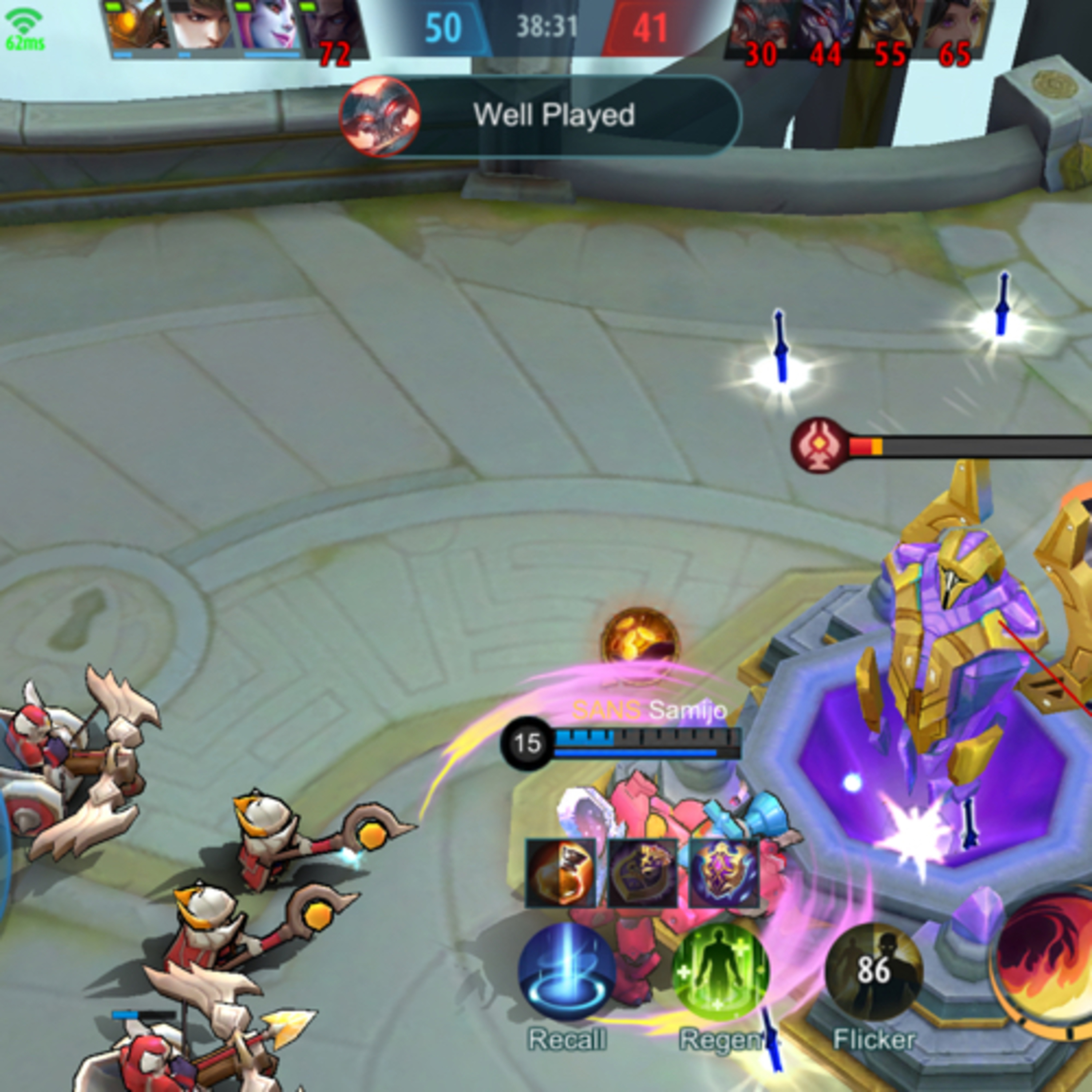Image resolution: width=1092 pixels, height=1092 pixels.
Task: Tap the Flicker spell on cooldown
Action: click(874, 971)
